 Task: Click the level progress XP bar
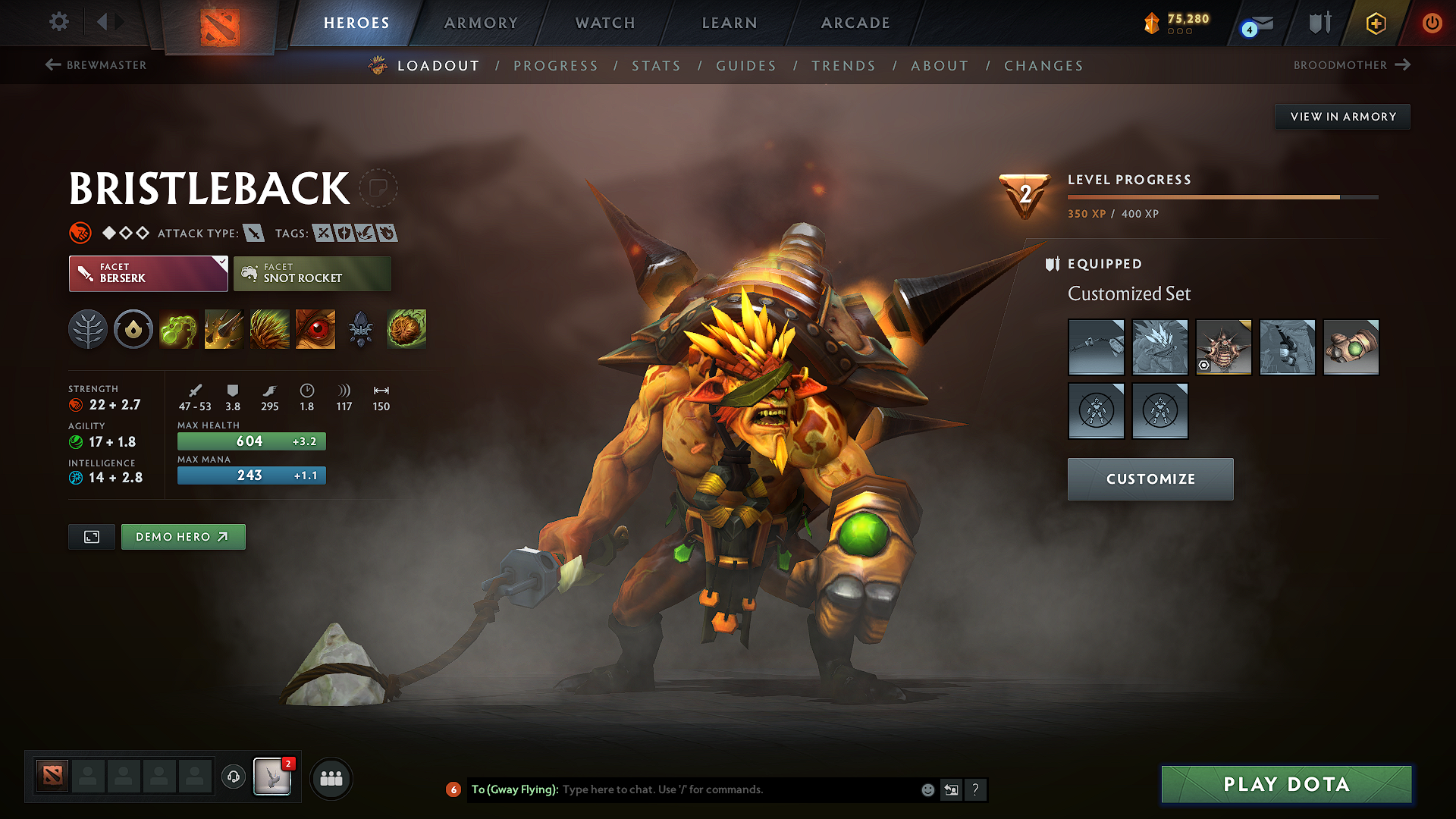click(1221, 196)
